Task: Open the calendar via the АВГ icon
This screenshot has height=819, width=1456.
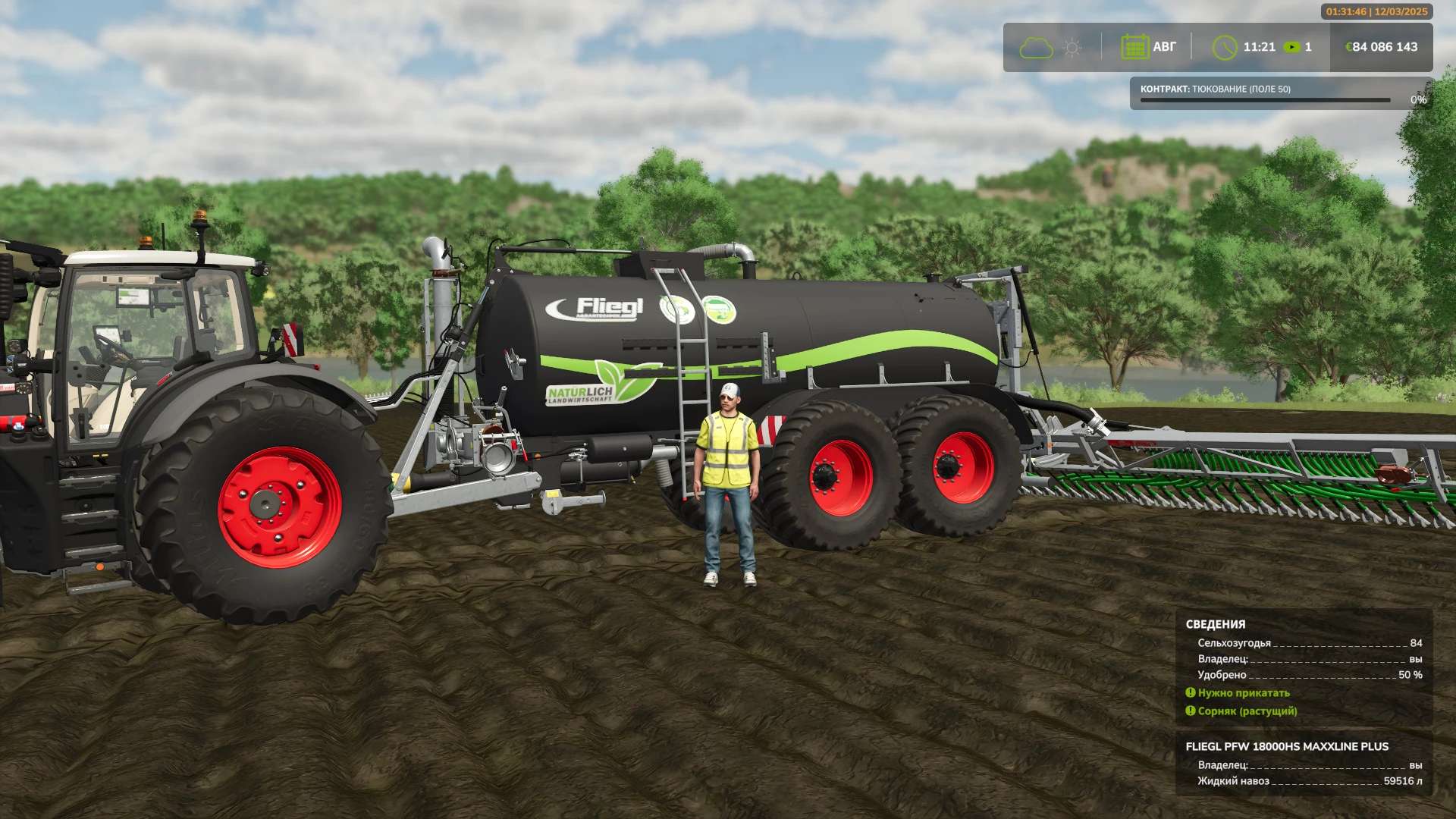Action: coord(1135,46)
